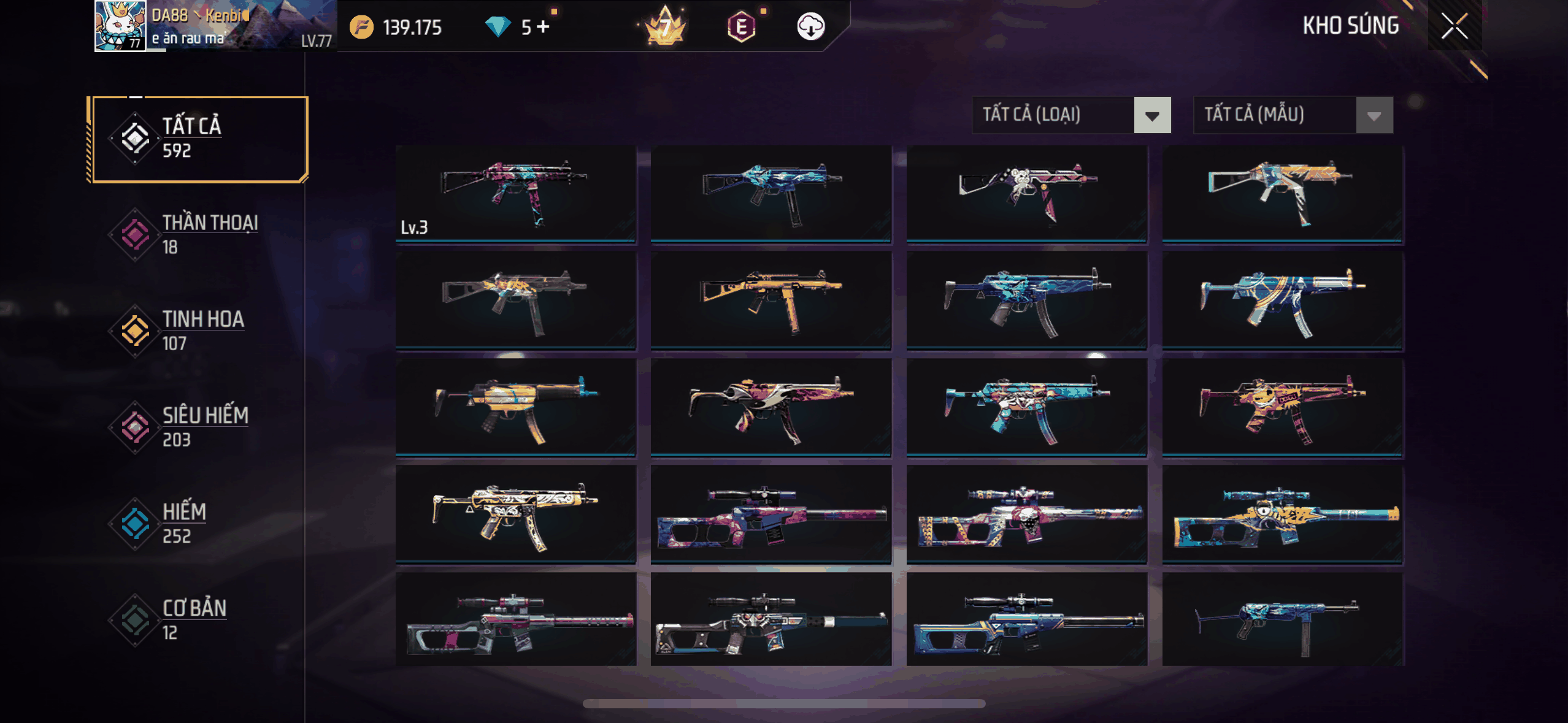Click the gold coin balance icon
Viewport: 1568px width, 723px height.
coord(361,27)
